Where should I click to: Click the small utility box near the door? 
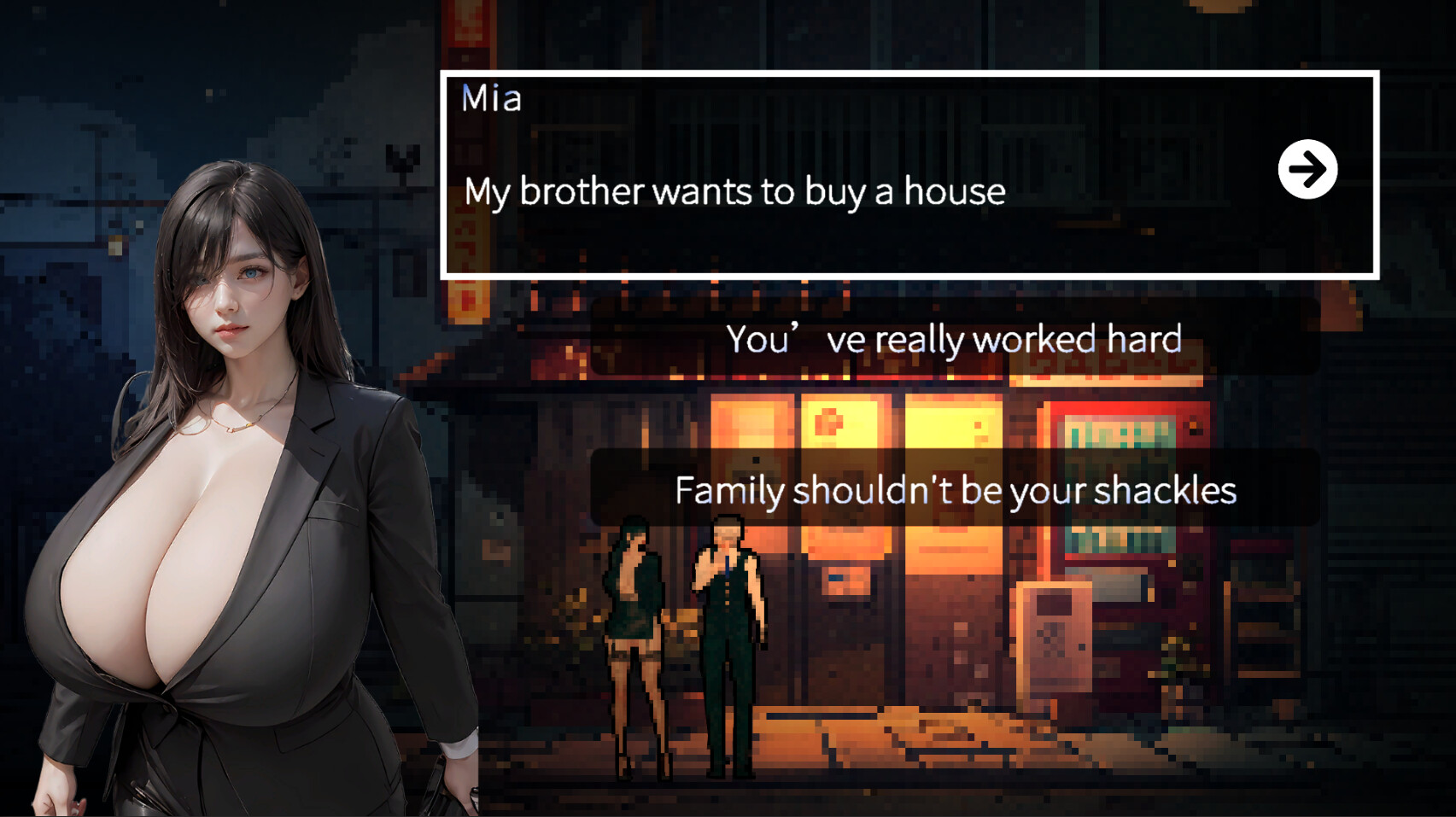coord(1056,639)
